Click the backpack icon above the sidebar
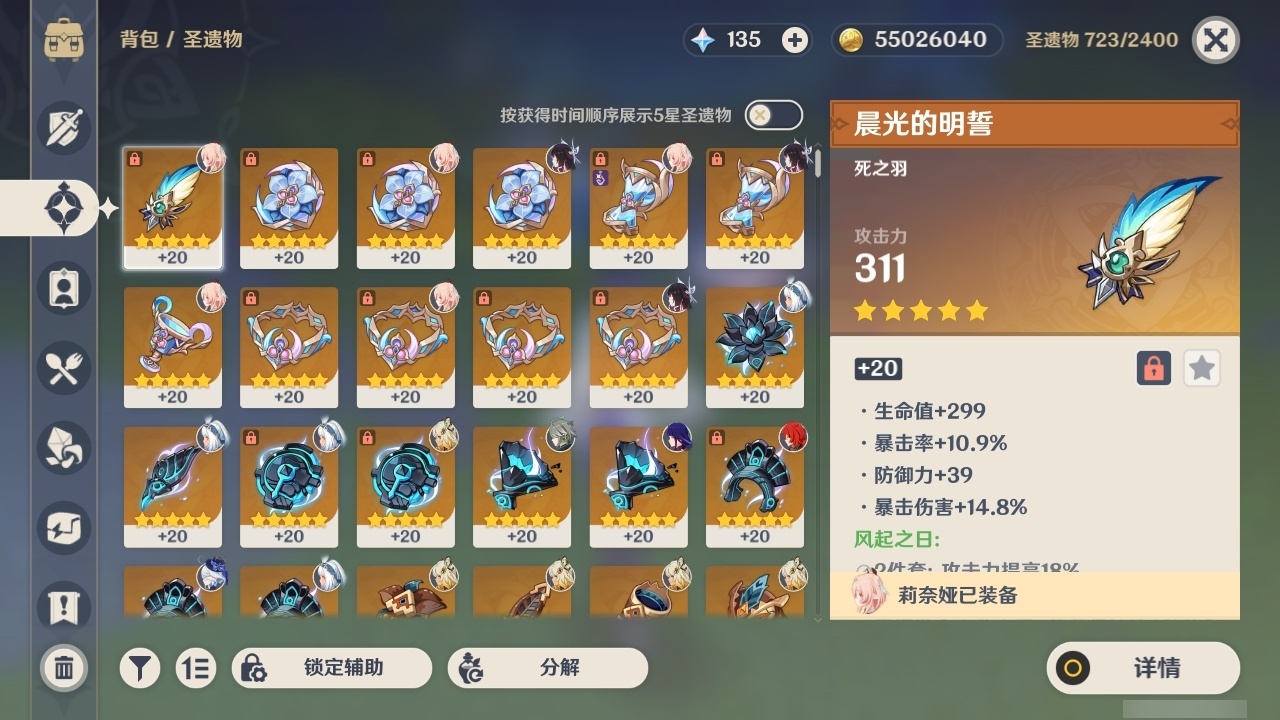This screenshot has height=720, width=1280. [62, 40]
